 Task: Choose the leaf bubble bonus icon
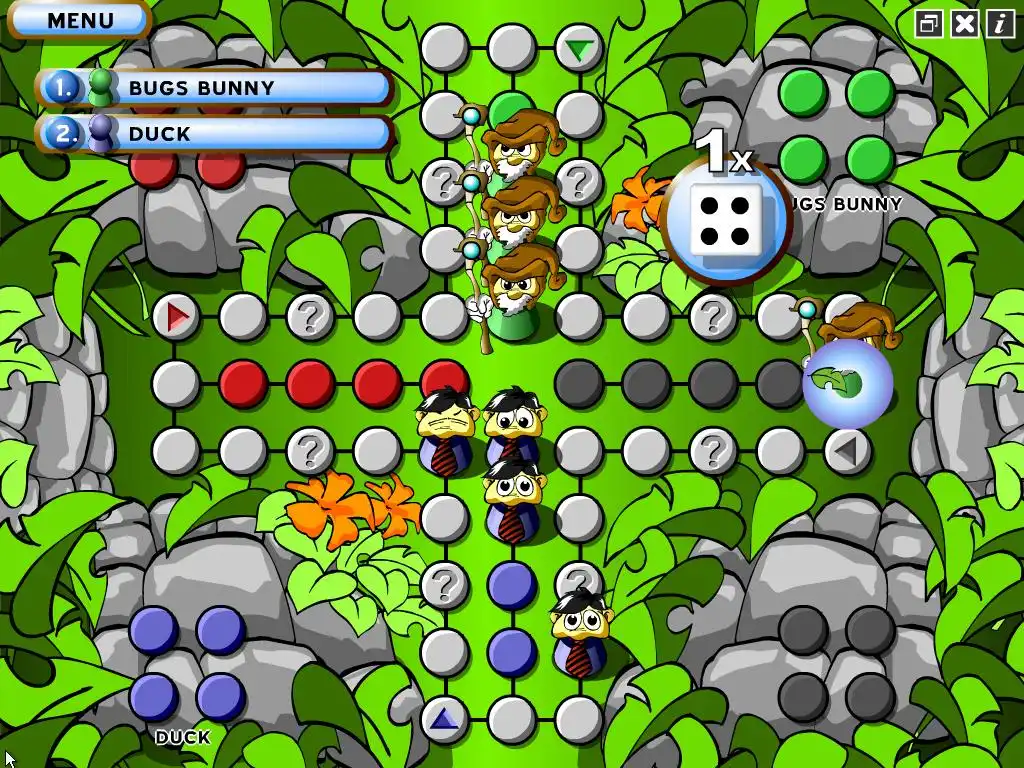847,384
